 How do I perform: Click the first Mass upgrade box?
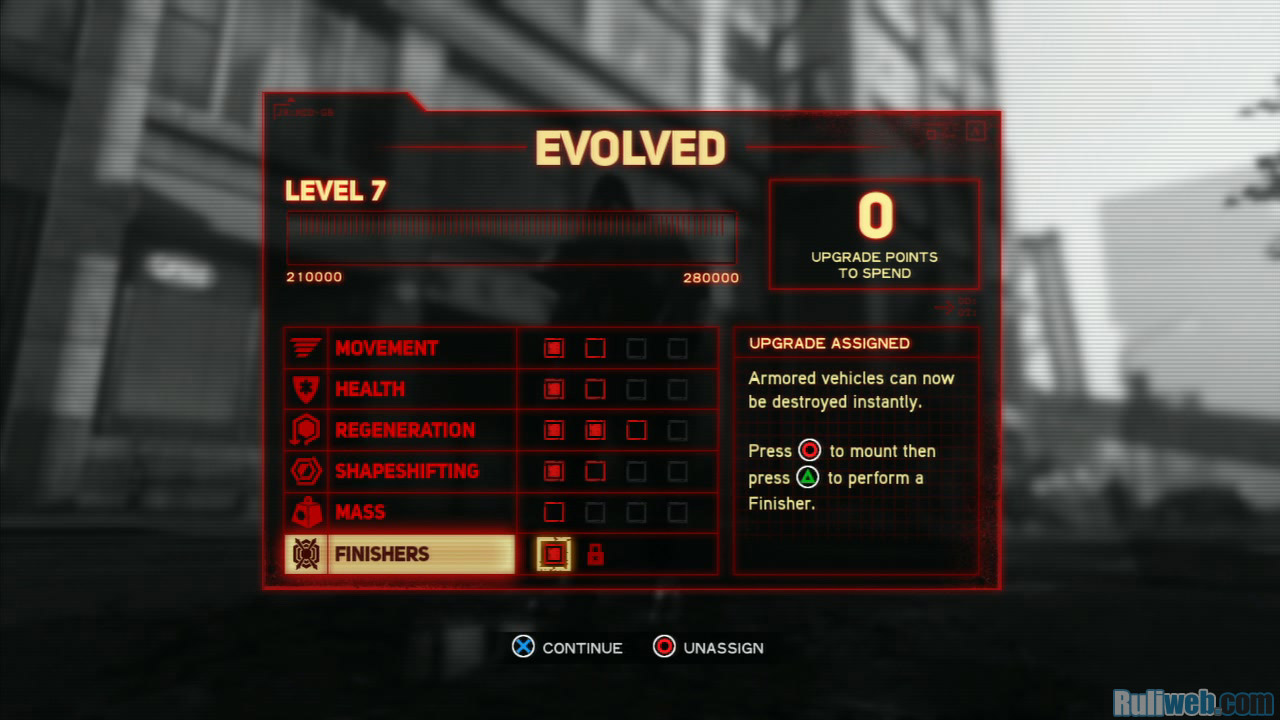[x=554, y=512]
